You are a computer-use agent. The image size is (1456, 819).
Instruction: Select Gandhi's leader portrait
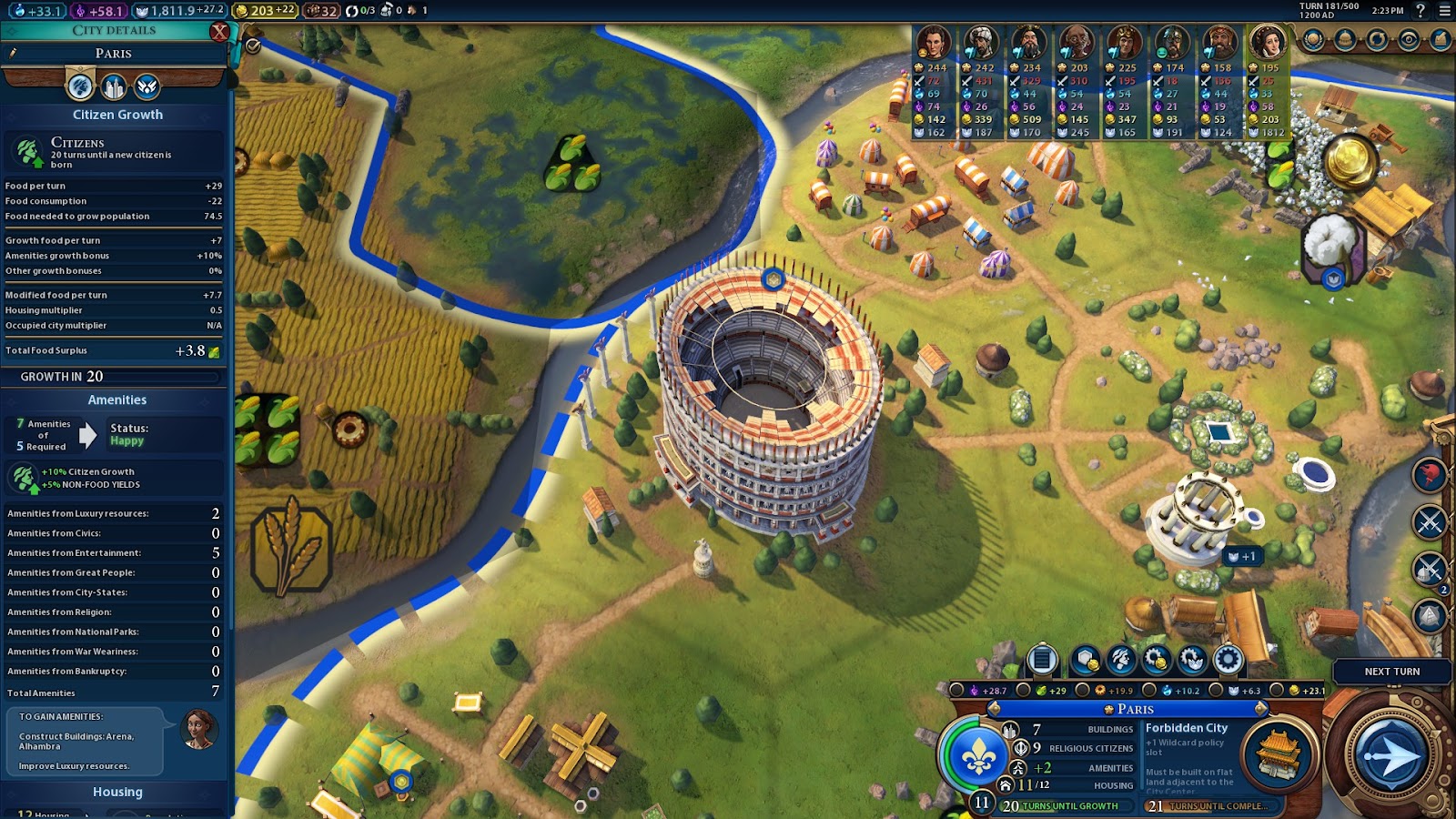(1077, 43)
